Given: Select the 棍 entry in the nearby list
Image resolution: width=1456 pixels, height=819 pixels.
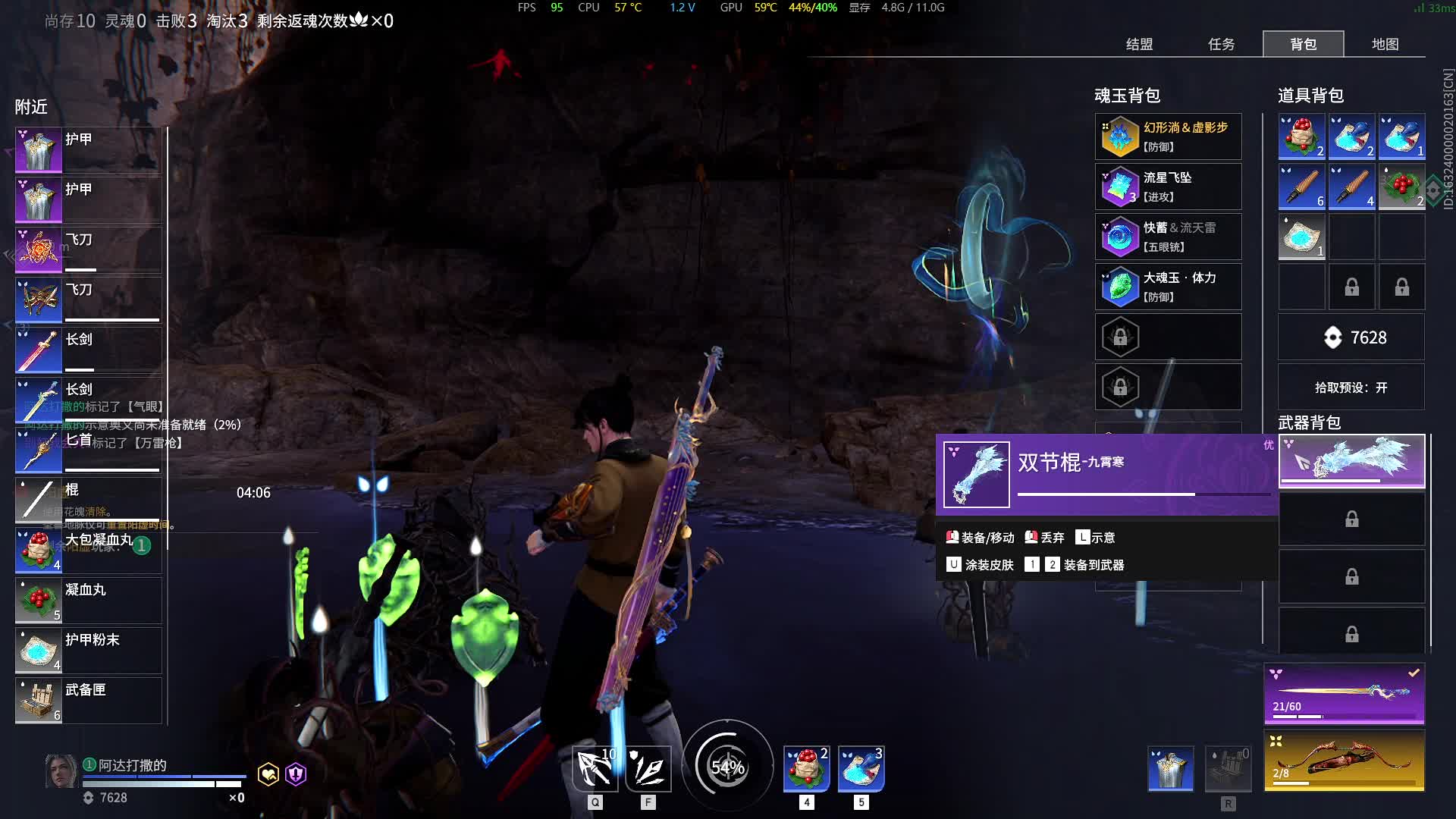Looking at the screenshot, I should 88,500.
